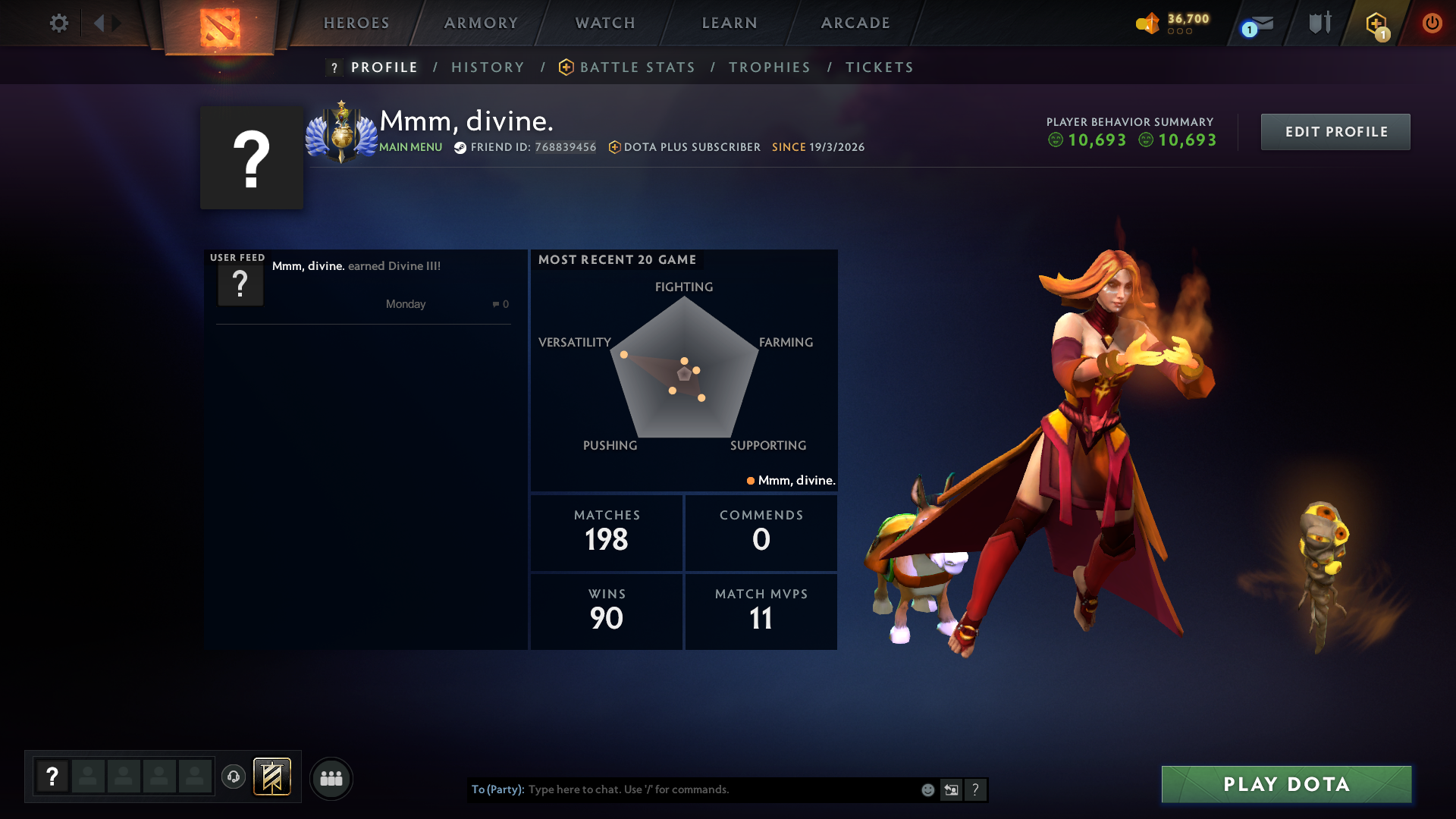Switch to the HISTORY tab

(488, 67)
